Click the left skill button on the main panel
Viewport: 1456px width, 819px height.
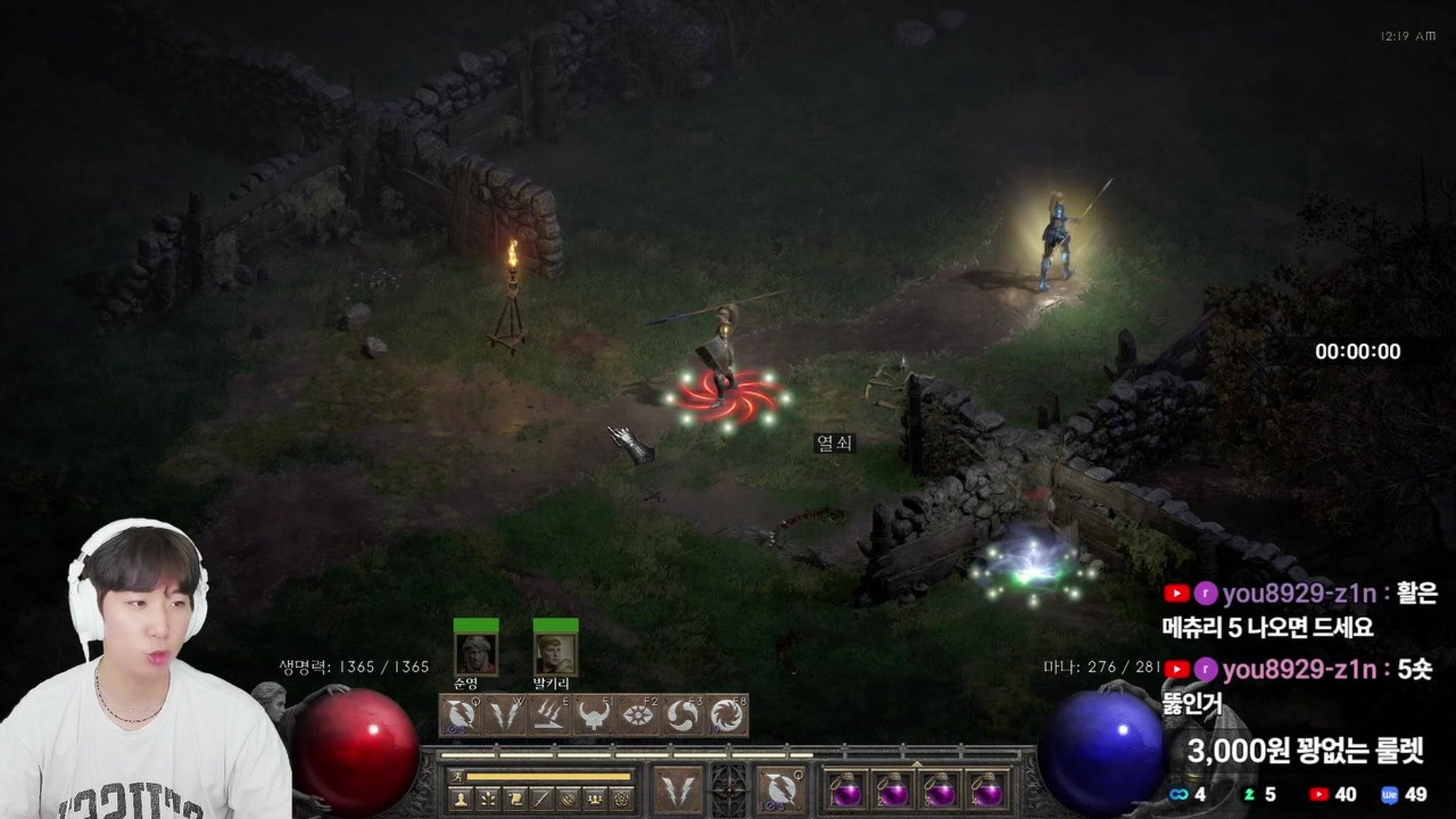tap(677, 789)
